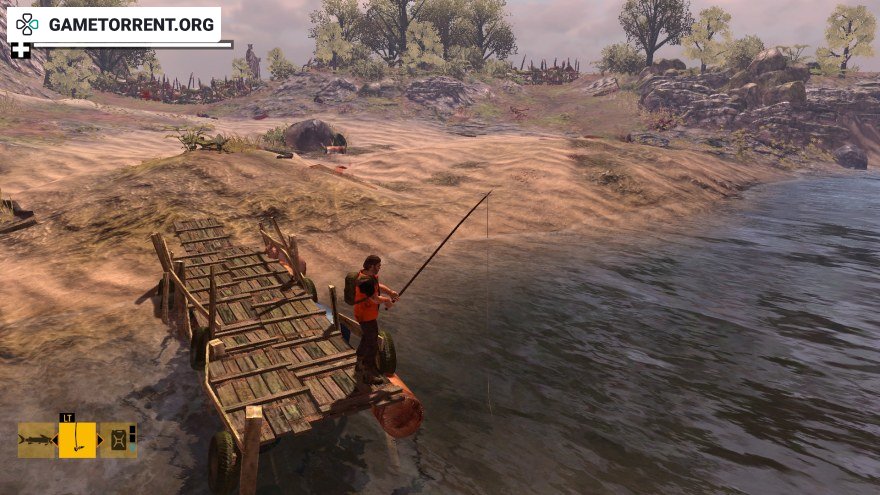Select the fuel jerrycan slot
The image size is (880, 495).
[x=116, y=440]
